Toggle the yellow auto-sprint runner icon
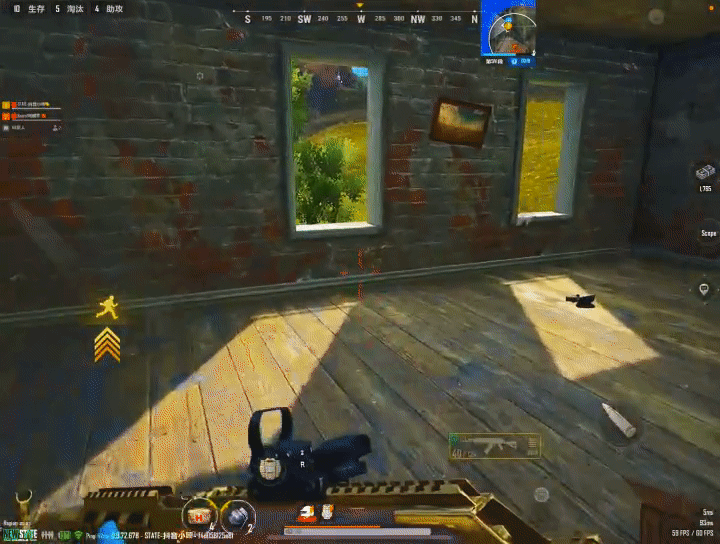720x544 pixels. click(107, 308)
